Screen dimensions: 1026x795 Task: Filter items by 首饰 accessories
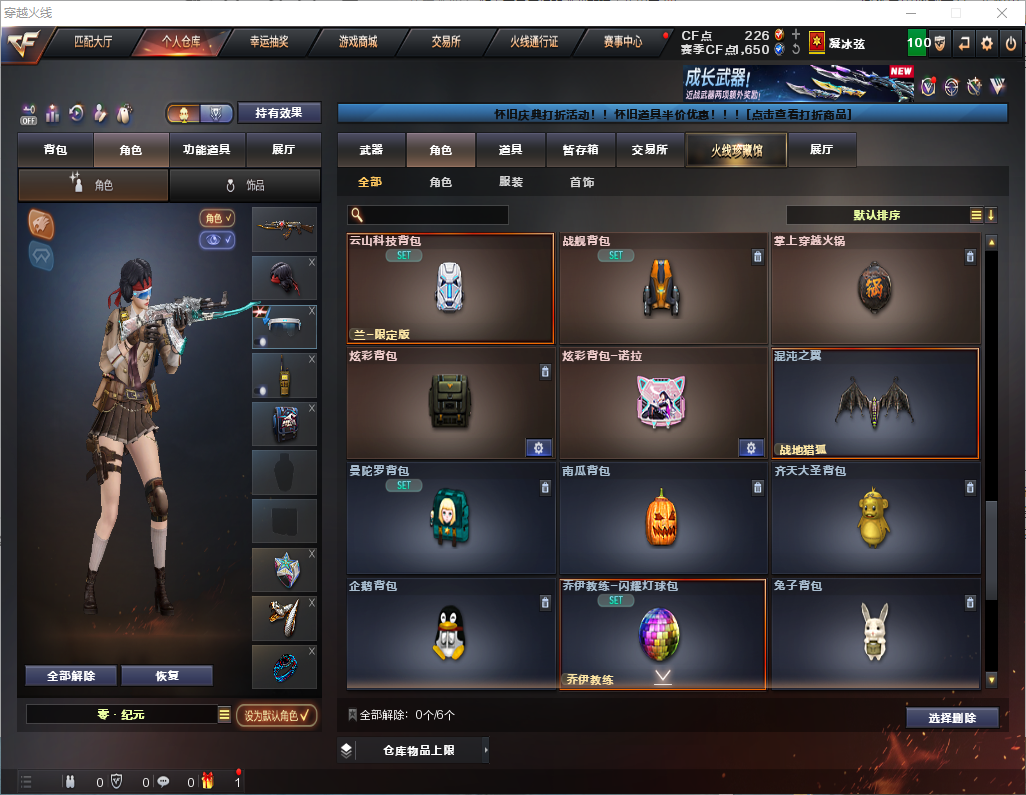582,182
